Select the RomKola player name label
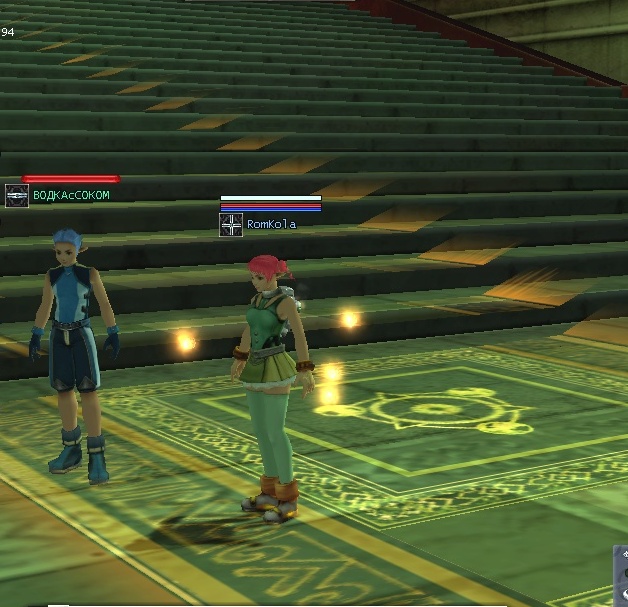Viewport: 628px width, 607px height. pyautogui.click(x=271, y=225)
